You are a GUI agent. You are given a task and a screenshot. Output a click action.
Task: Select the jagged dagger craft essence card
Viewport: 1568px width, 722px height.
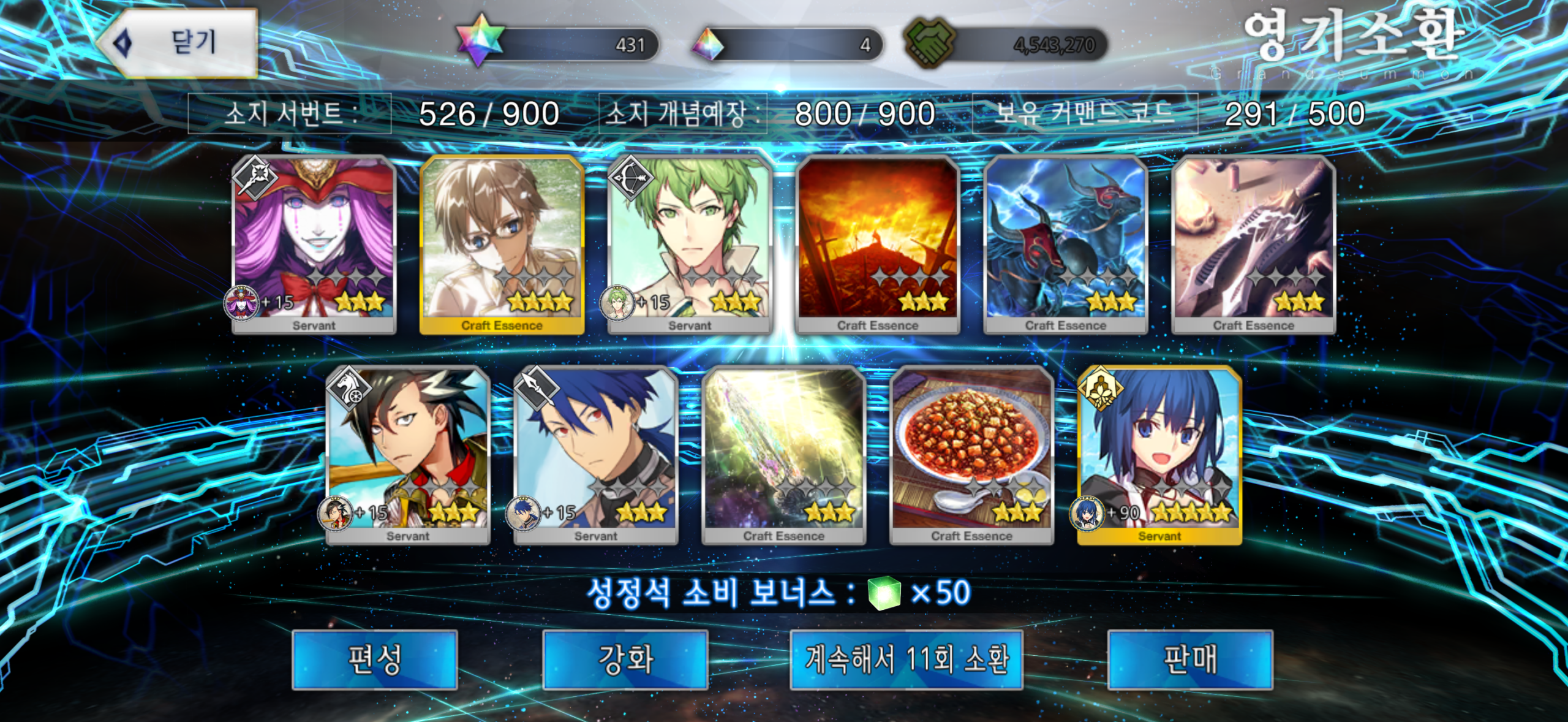tap(1254, 244)
